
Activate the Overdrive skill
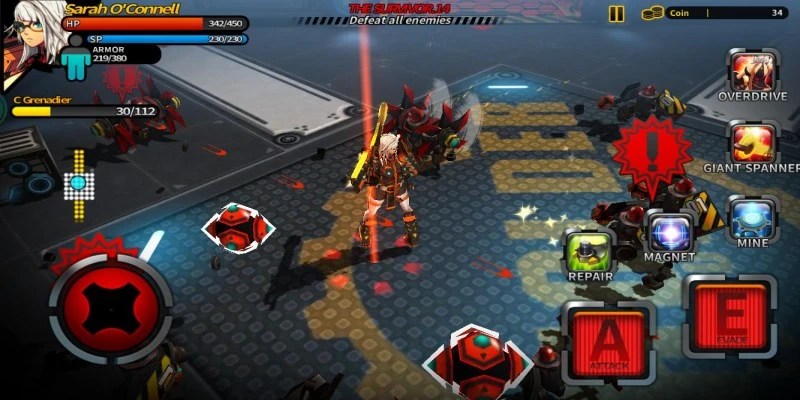pyautogui.click(x=754, y=71)
